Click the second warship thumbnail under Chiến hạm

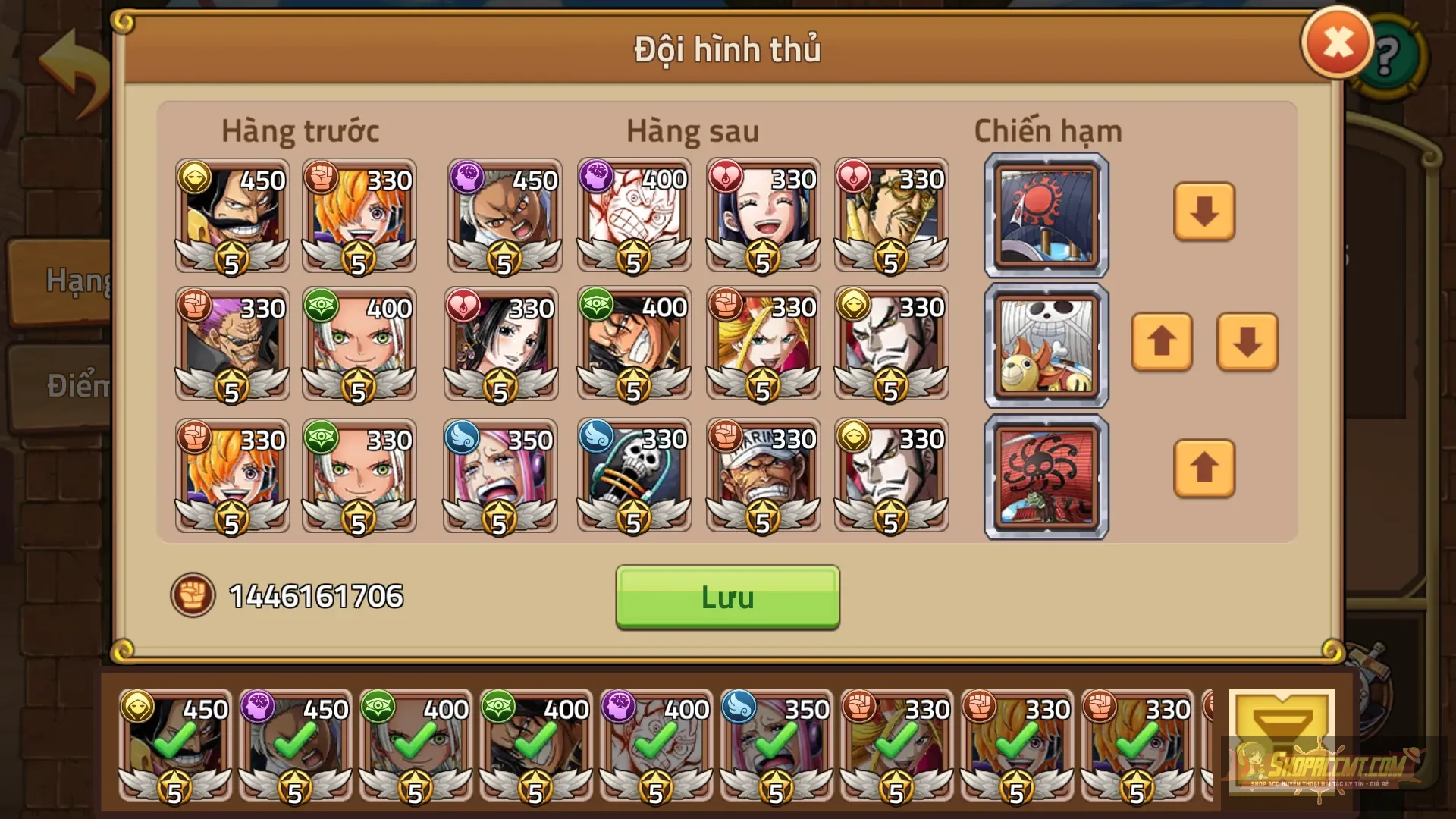pos(1045,345)
